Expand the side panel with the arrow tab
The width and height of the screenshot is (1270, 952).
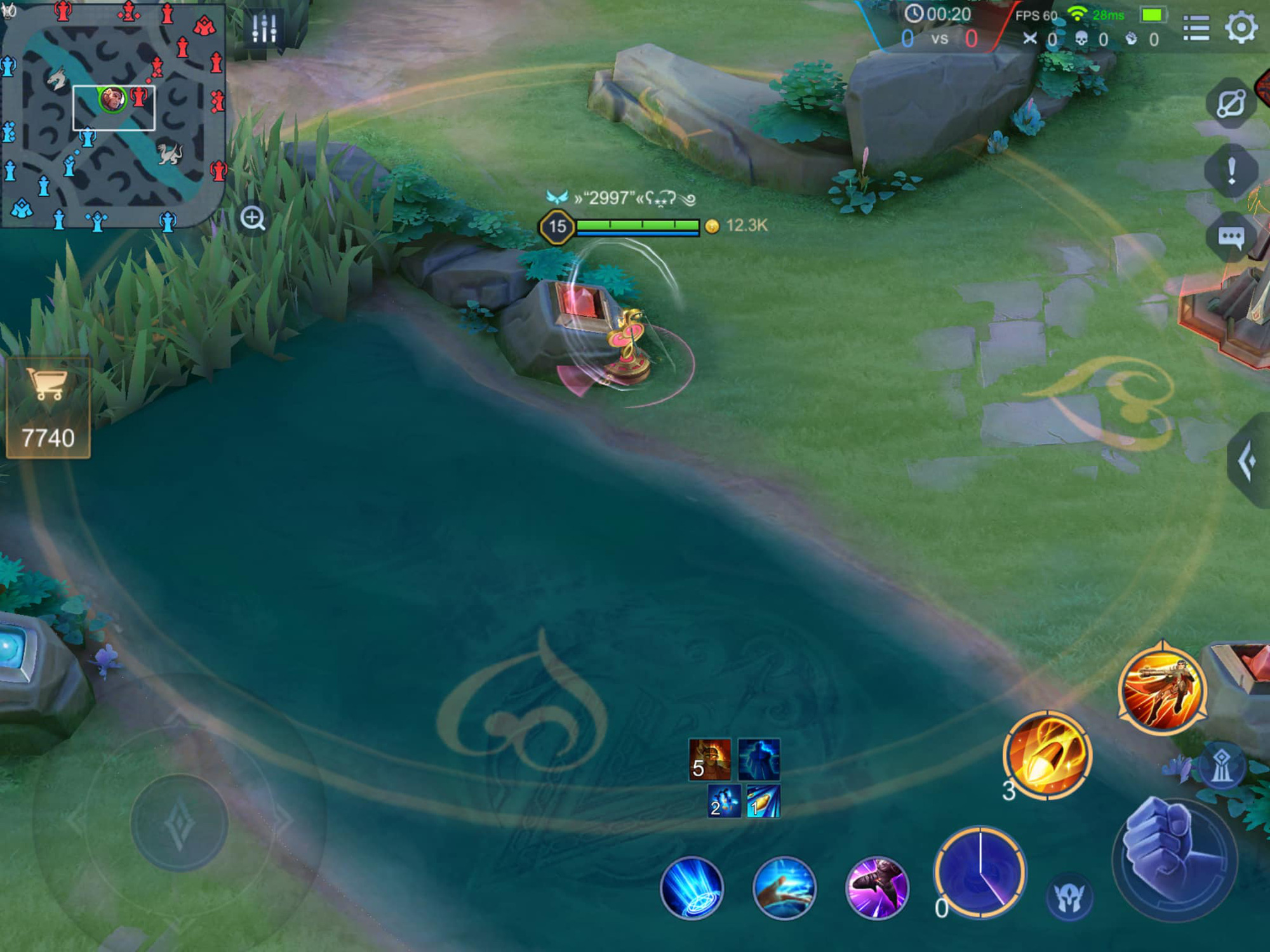pyautogui.click(x=1248, y=460)
